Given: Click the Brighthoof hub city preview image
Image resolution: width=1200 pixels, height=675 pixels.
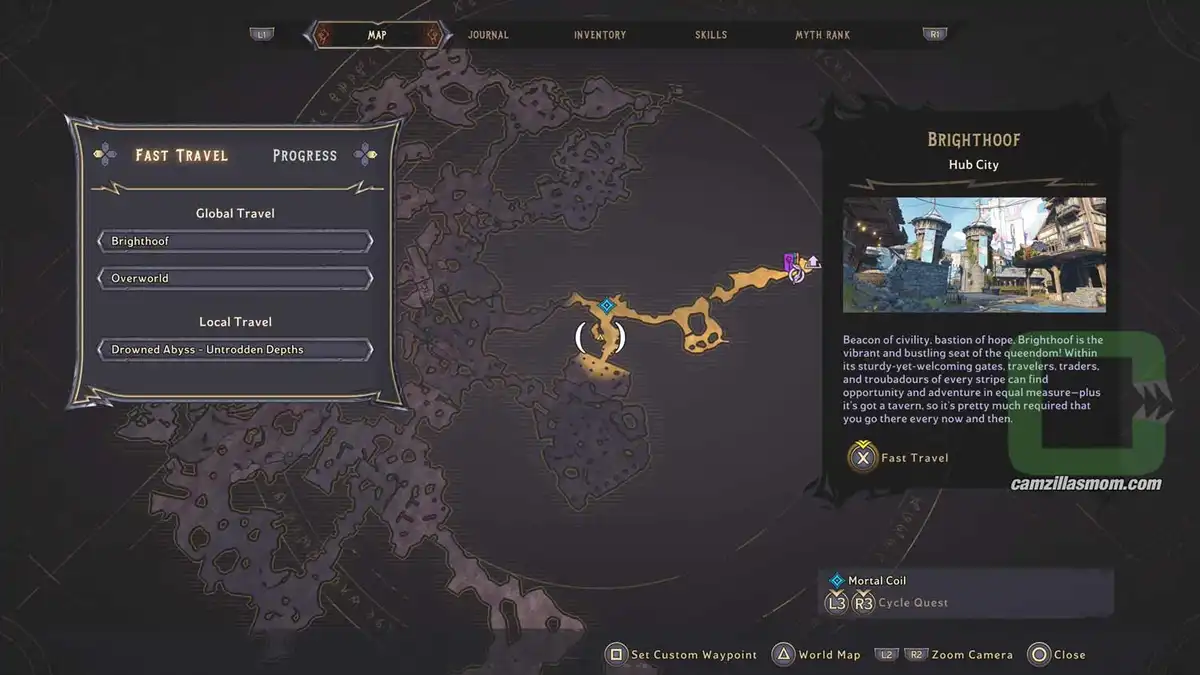Looking at the screenshot, I should (974, 254).
